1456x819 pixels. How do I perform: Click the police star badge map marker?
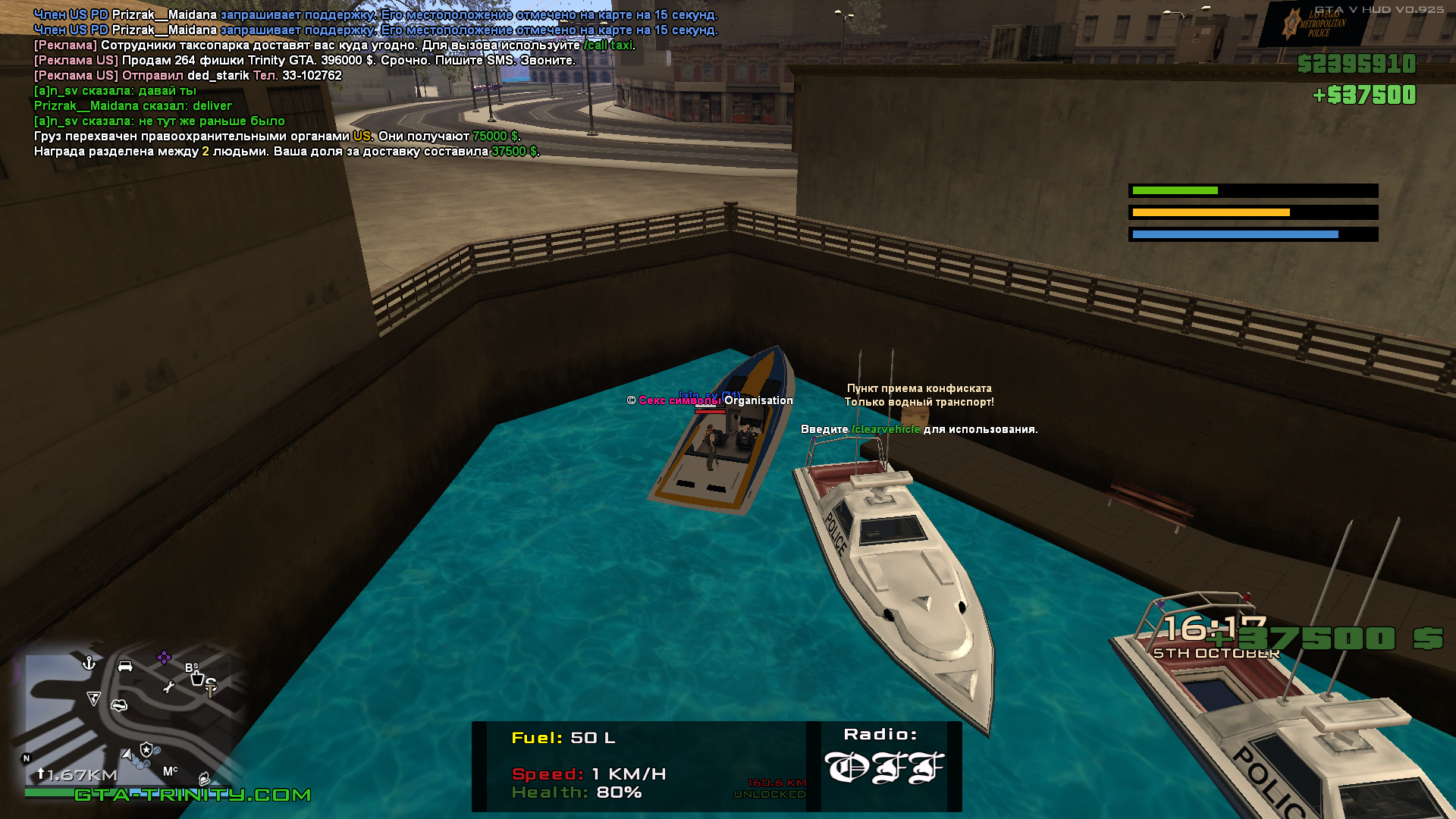(146, 749)
